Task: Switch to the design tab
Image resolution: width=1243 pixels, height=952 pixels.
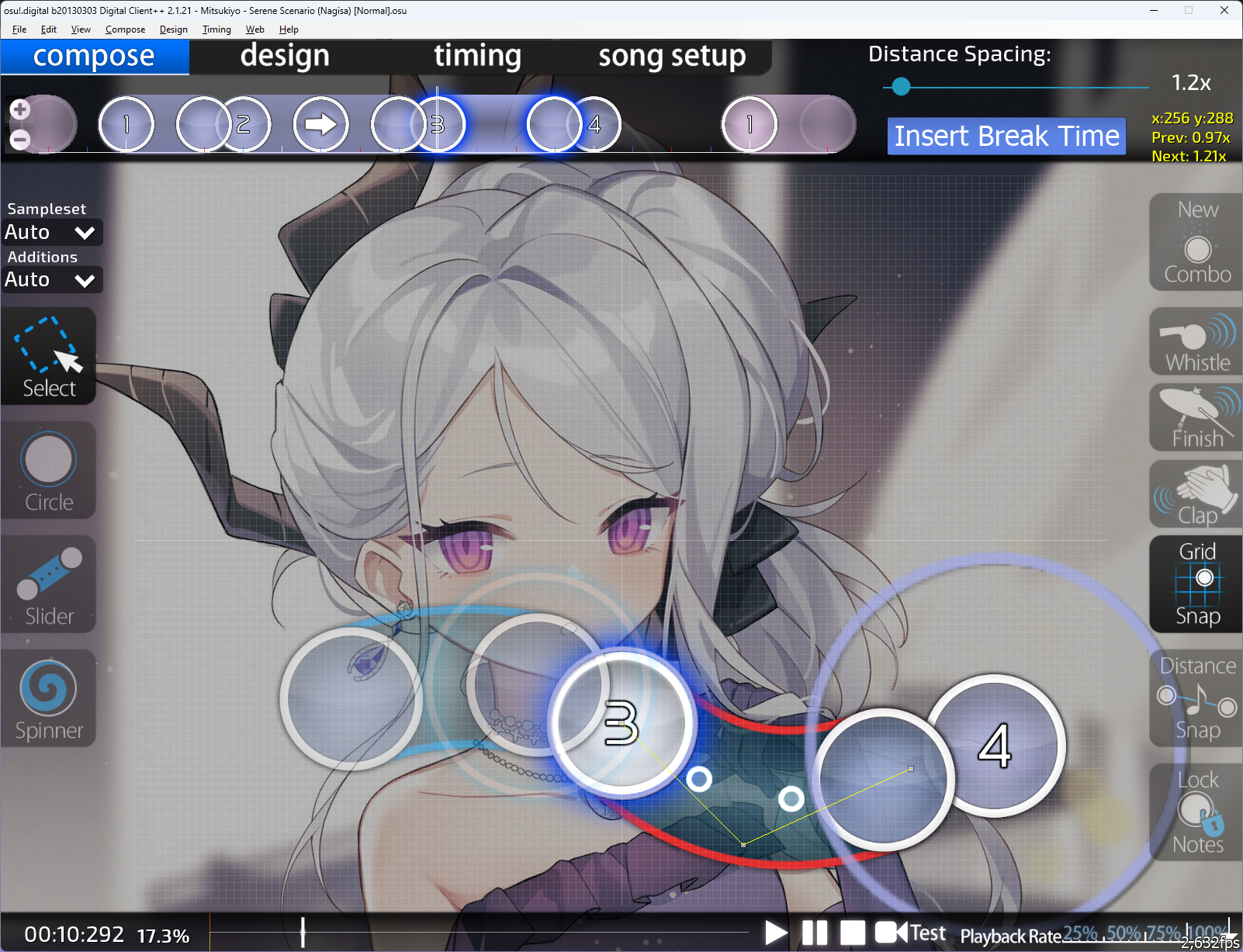Action: point(285,57)
